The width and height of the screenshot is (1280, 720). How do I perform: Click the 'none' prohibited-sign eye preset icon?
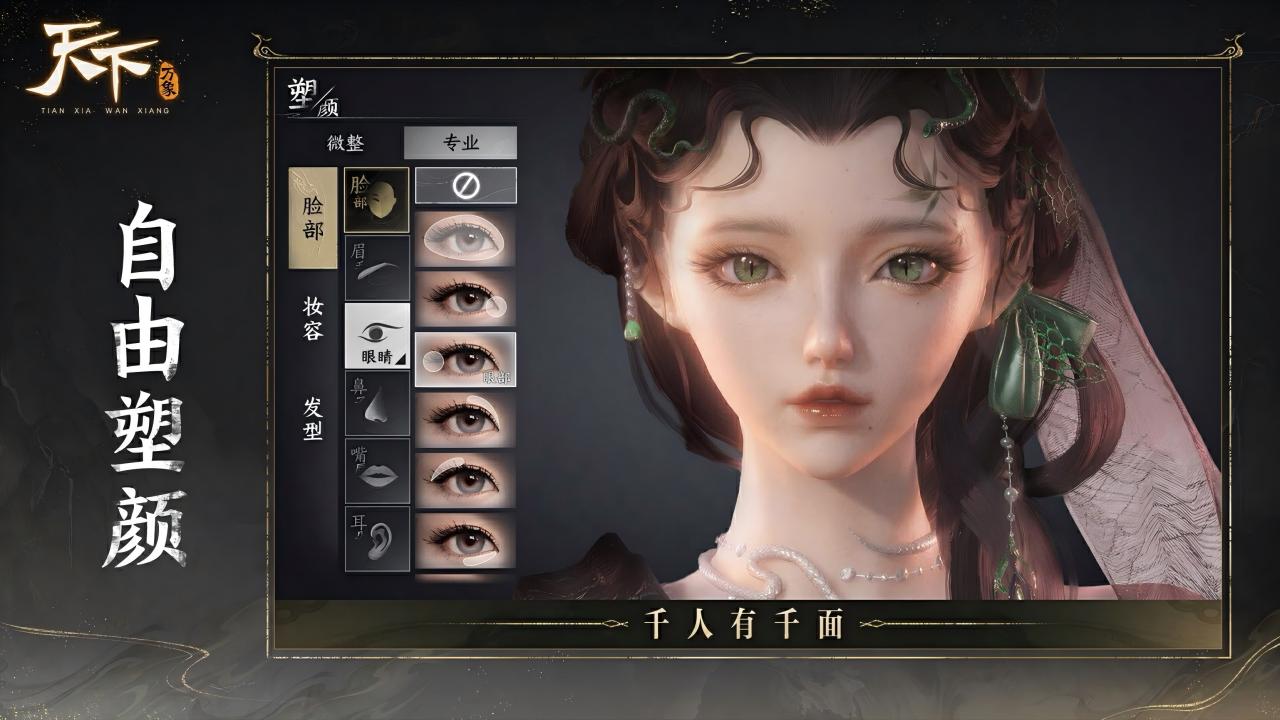tap(465, 188)
